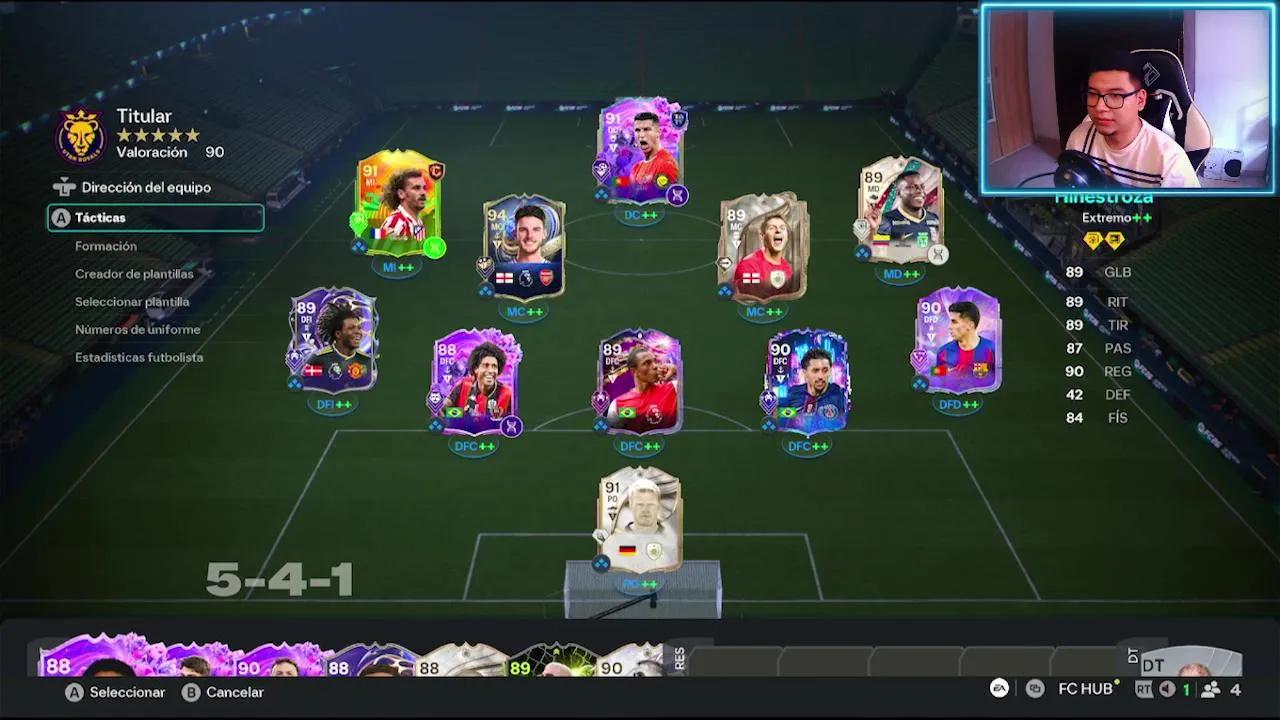
Task: Pick the 90-rated Barcelona right-back card
Action: click(x=958, y=340)
